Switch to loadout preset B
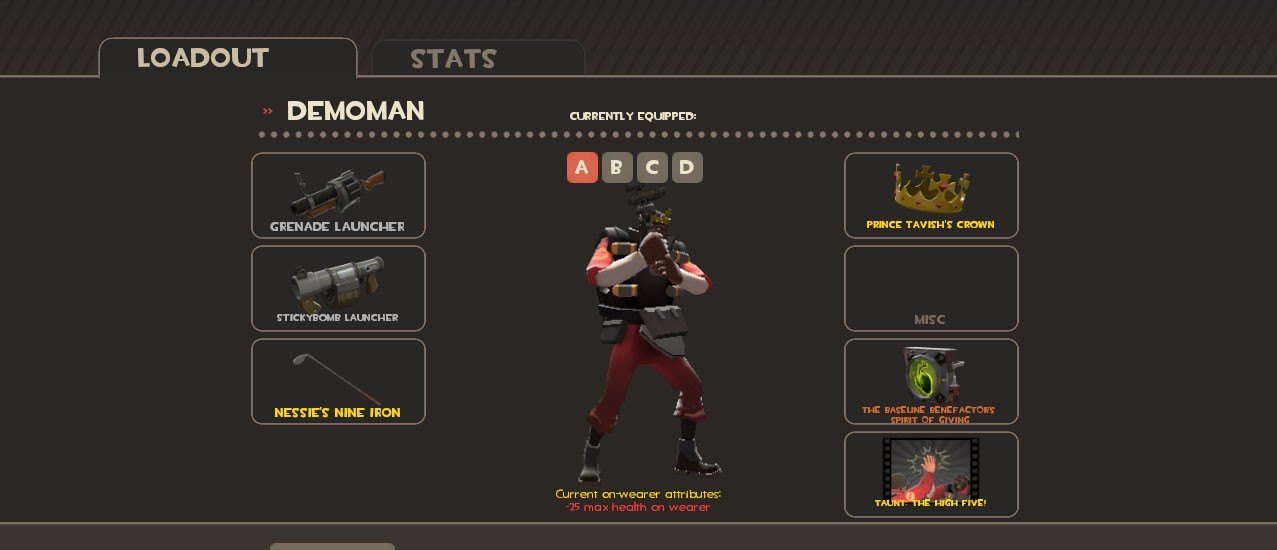The height and width of the screenshot is (550, 1277). point(617,167)
